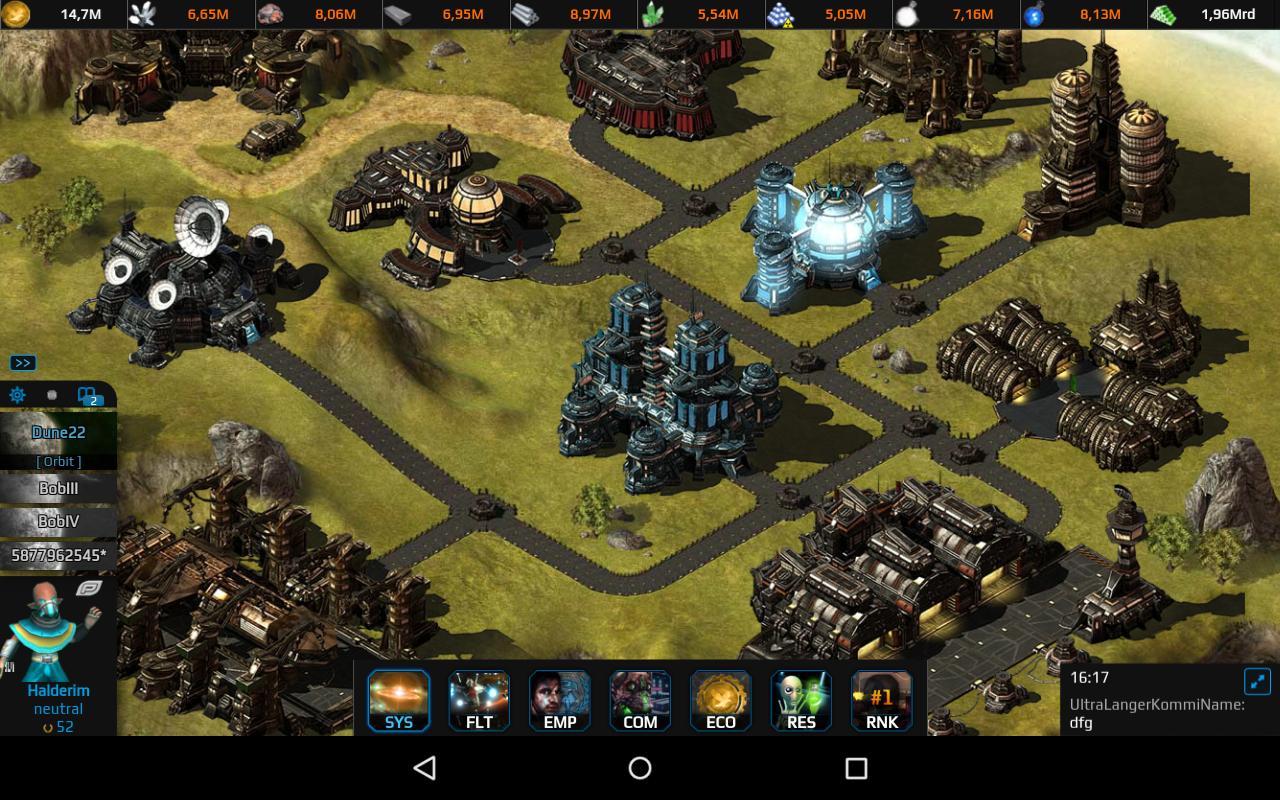The width and height of the screenshot is (1280, 800).
Task: Expand the chat window
Action: point(1257,681)
